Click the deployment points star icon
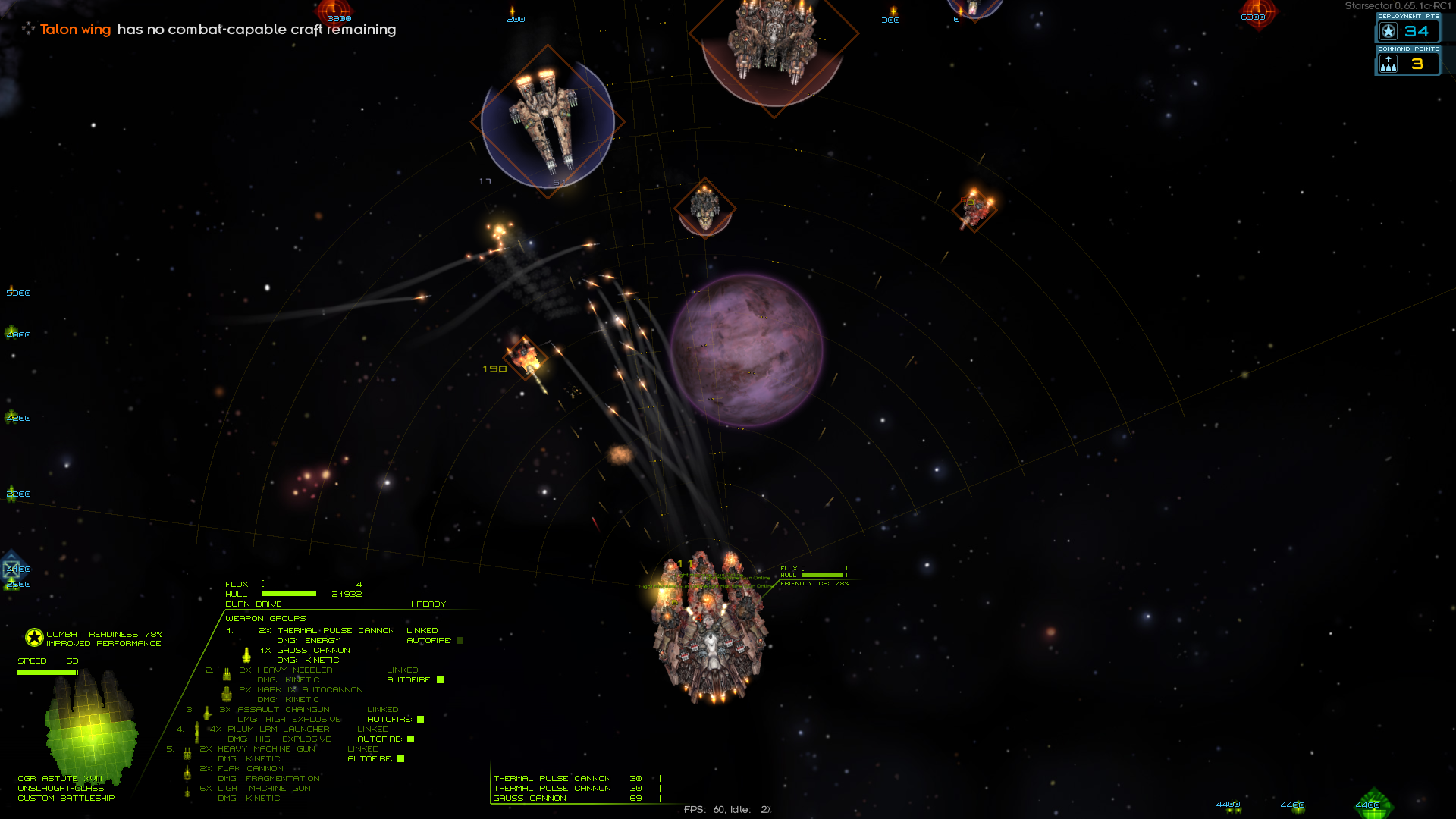Viewport: 1456px width, 819px height. pyautogui.click(x=1389, y=31)
